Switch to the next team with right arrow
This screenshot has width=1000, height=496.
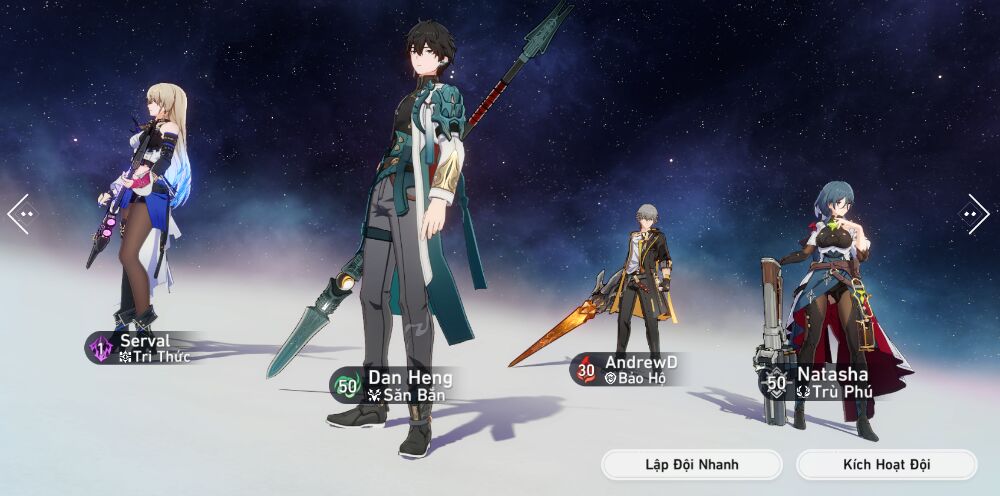click(974, 213)
